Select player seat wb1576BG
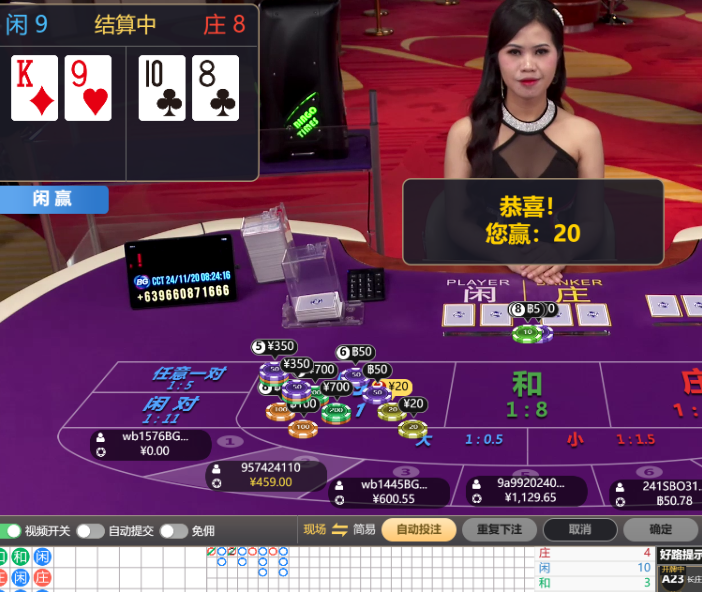This screenshot has height=592, width=702. tap(150, 444)
